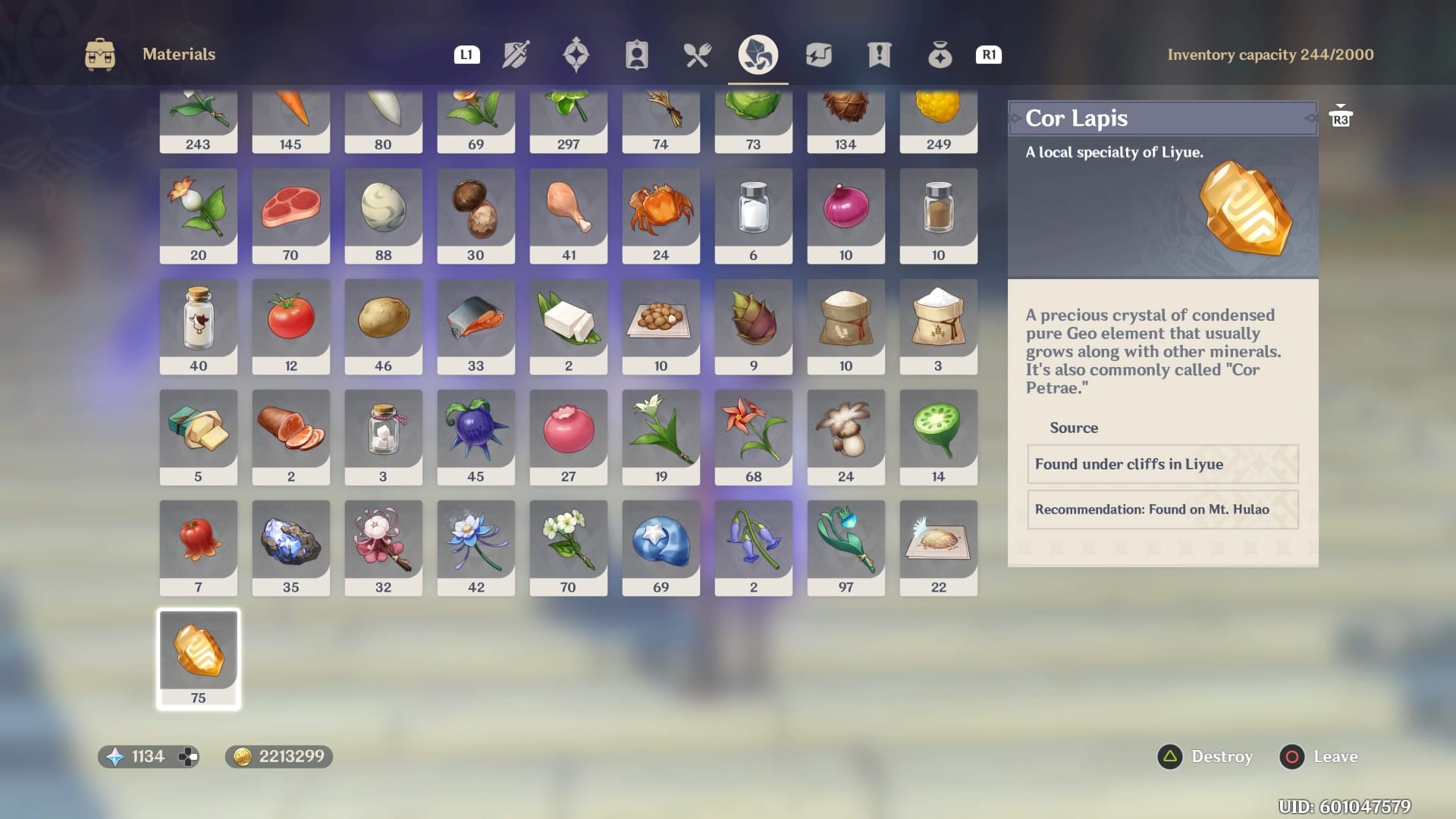Open the Quest Items tab

[x=879, y=54]
